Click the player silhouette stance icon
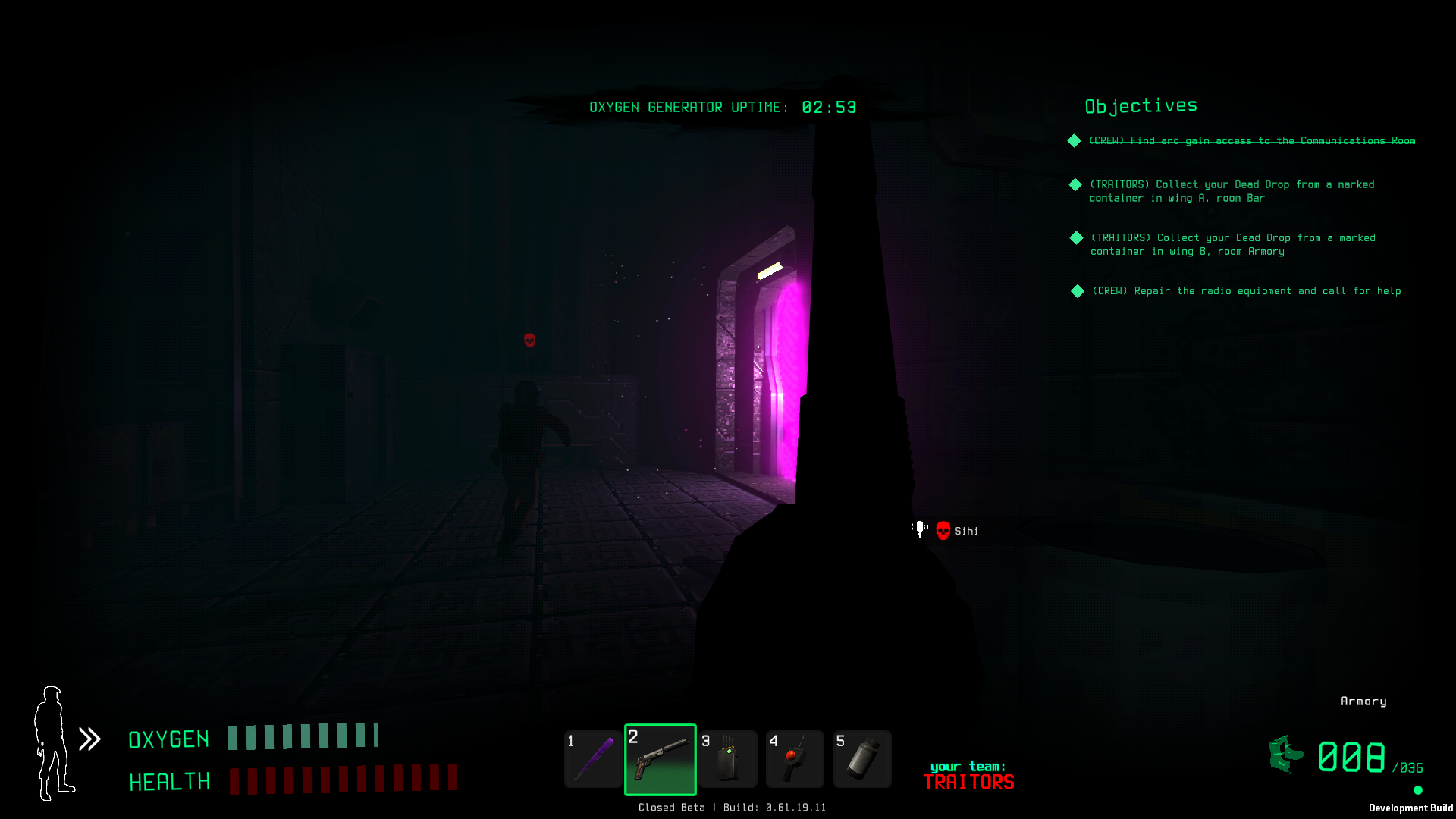1456x819 pixels. (x=53, y=743)
